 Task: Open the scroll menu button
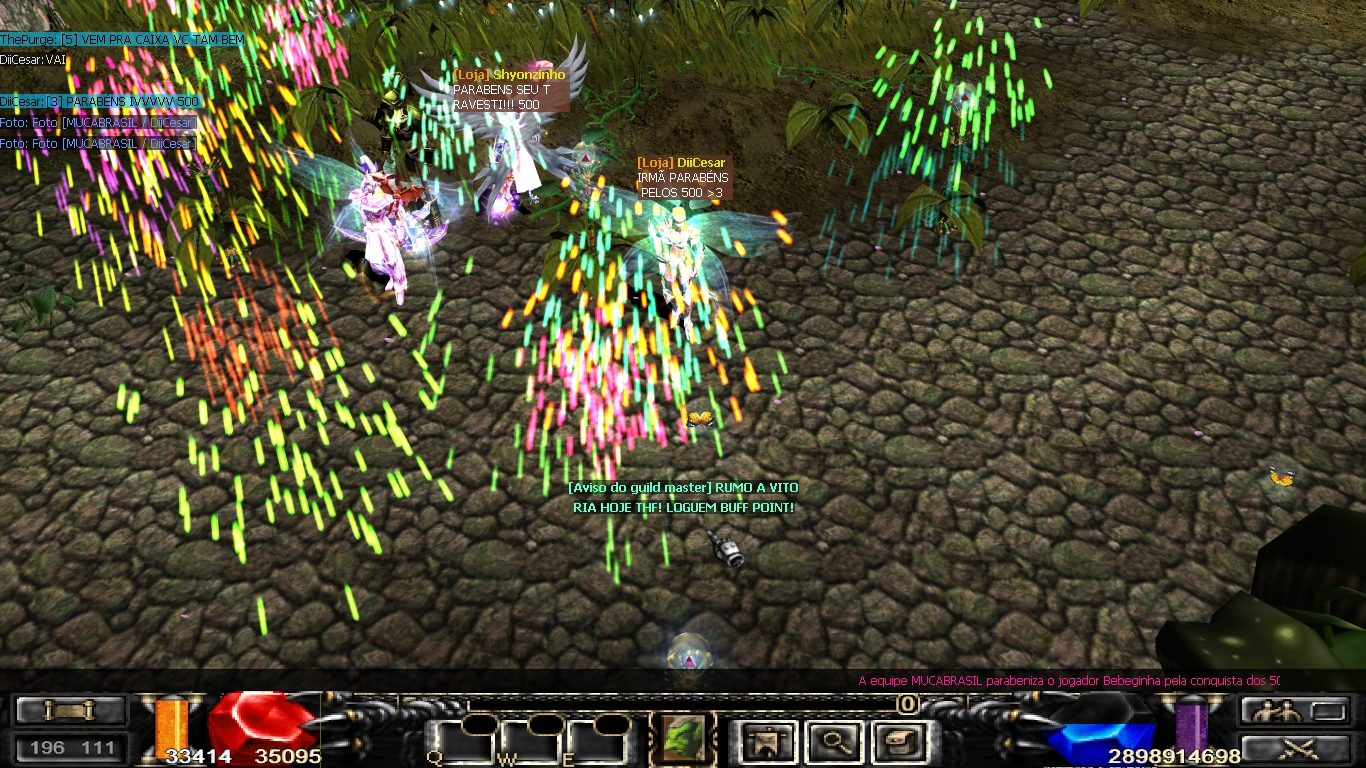pyautogui.click(x=71, y=711)
